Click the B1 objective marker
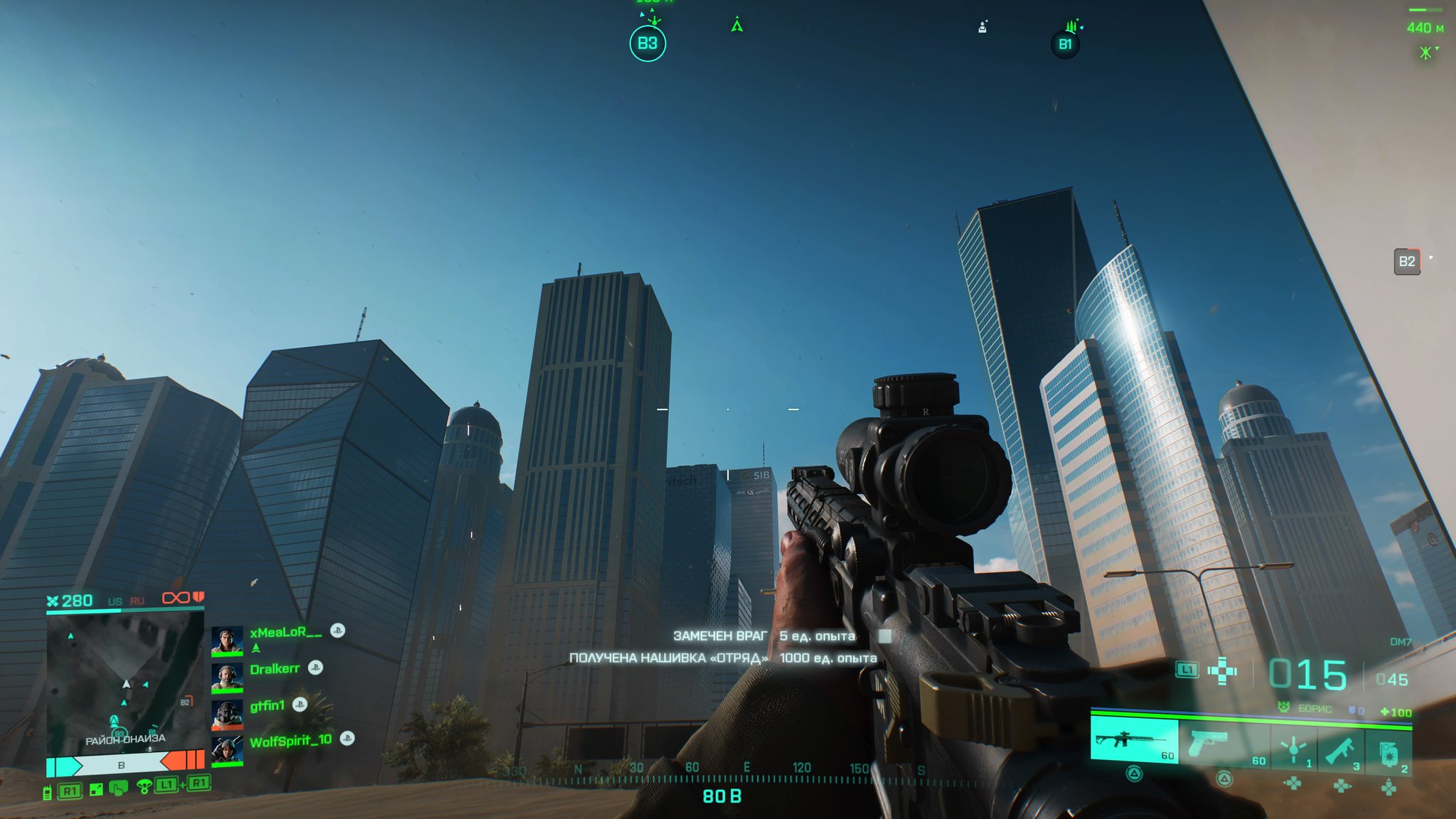Image resolution: width=1456 pixels, height=819 pixels. click(x=1064, y=45)
